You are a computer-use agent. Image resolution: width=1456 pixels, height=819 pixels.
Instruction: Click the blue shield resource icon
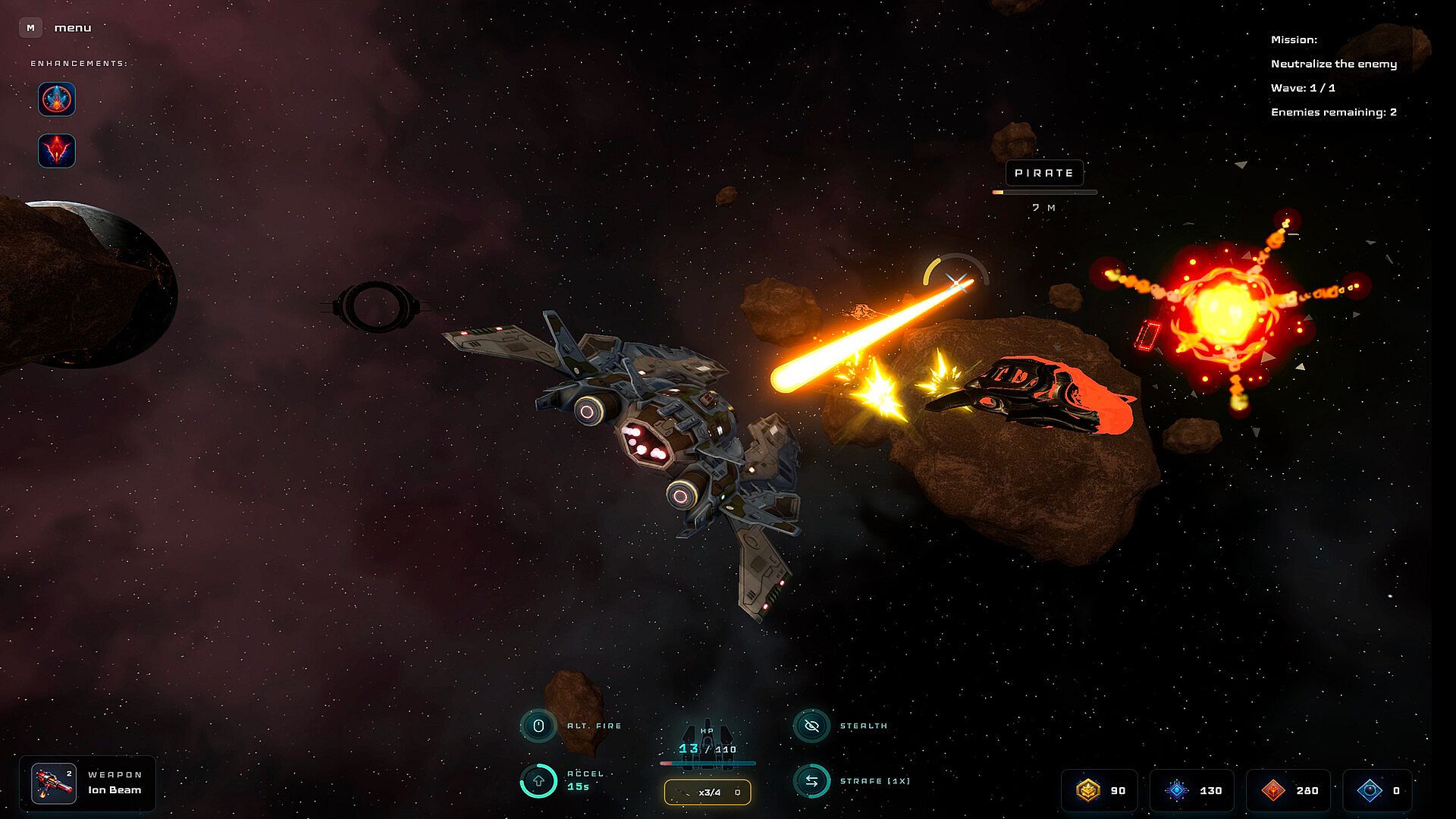(1370, 790)
